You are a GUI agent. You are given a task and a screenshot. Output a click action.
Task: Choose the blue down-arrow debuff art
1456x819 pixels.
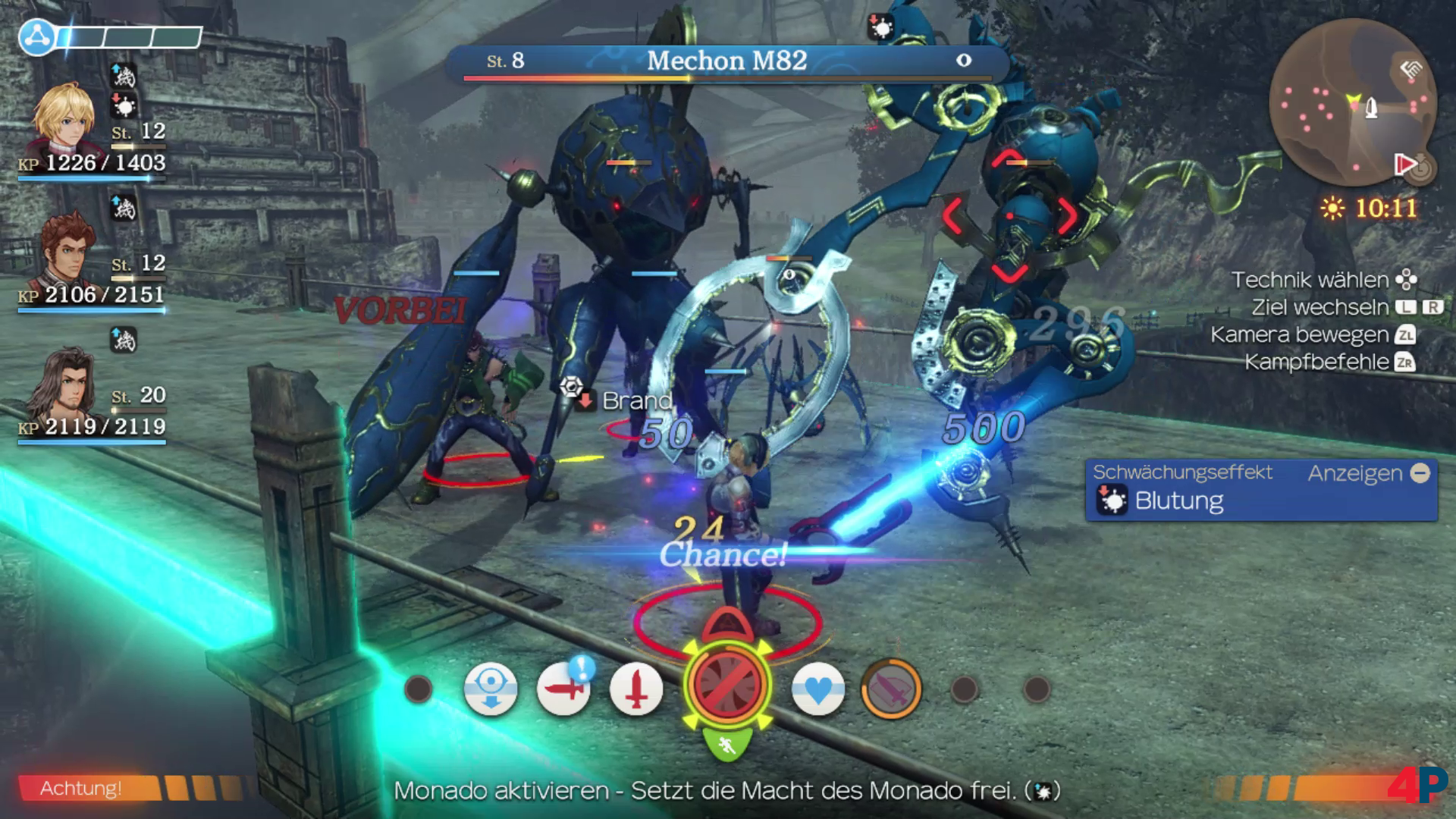(491, 689)
